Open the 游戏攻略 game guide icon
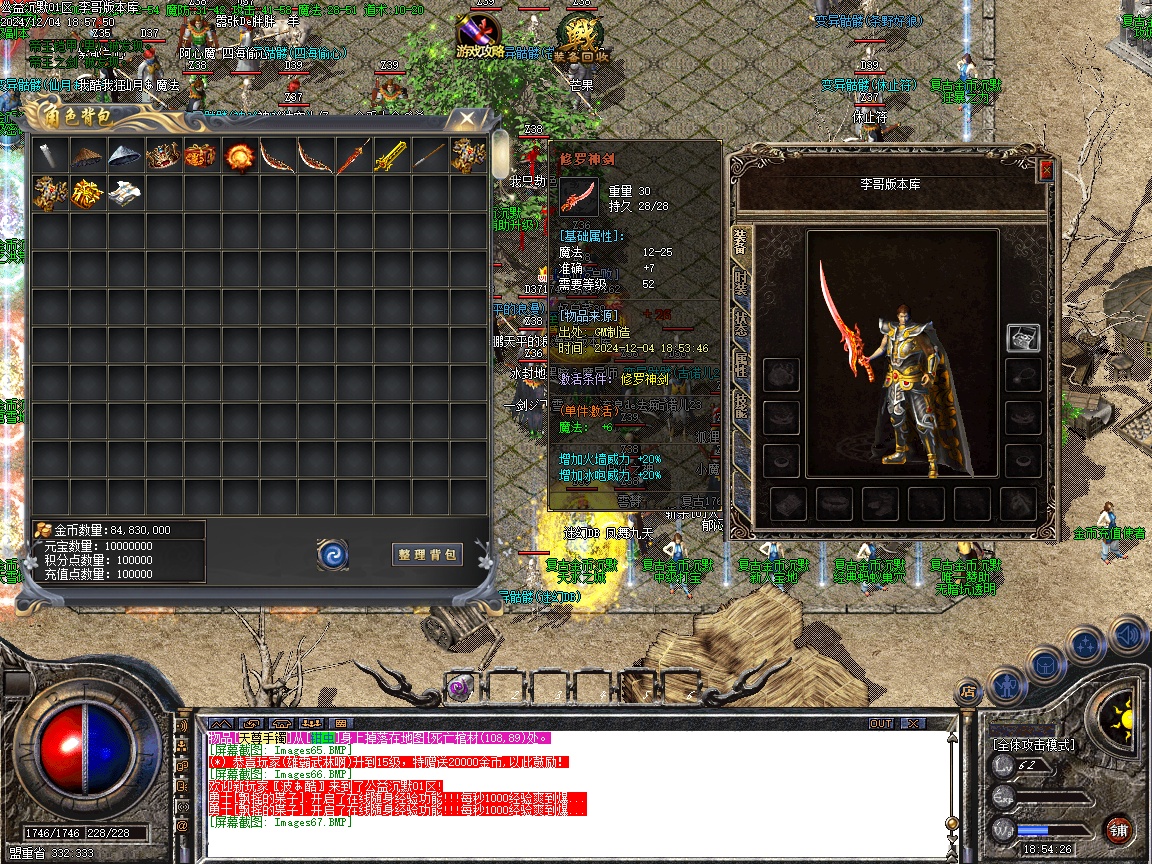Screen dimensions: 1152x864 tap(479, 37)
